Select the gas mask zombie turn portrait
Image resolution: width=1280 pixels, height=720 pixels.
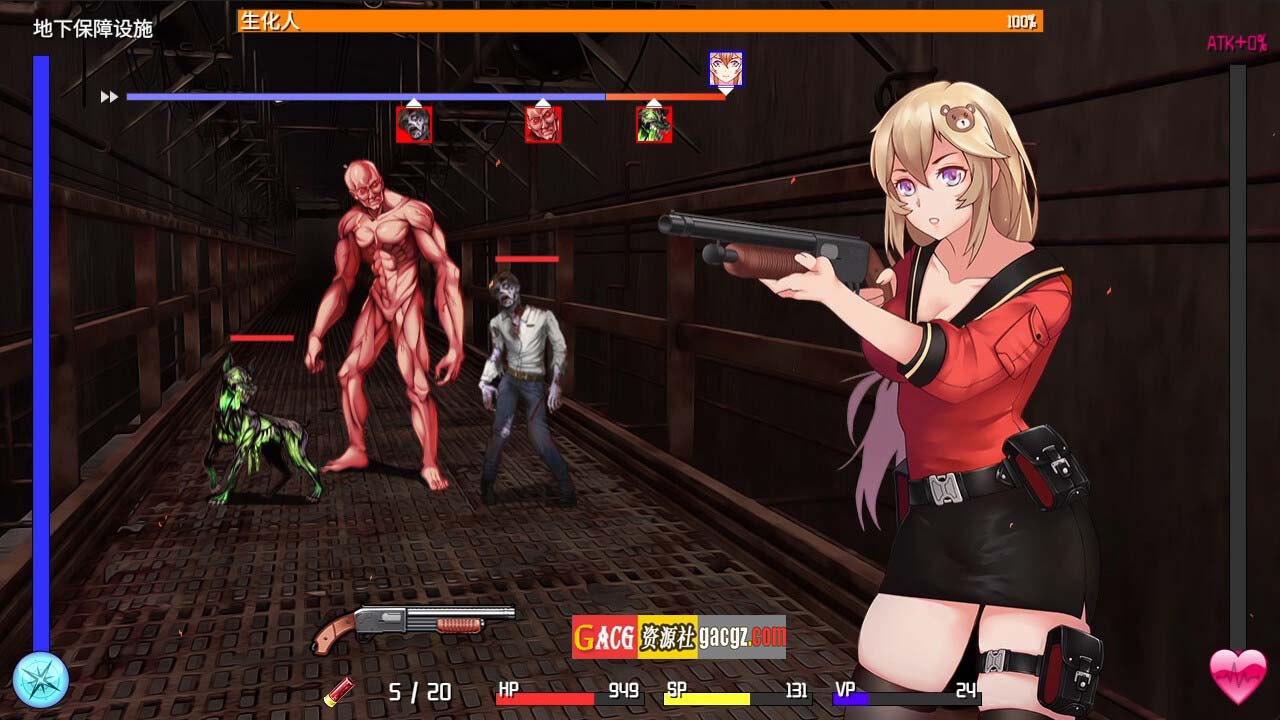414,125
